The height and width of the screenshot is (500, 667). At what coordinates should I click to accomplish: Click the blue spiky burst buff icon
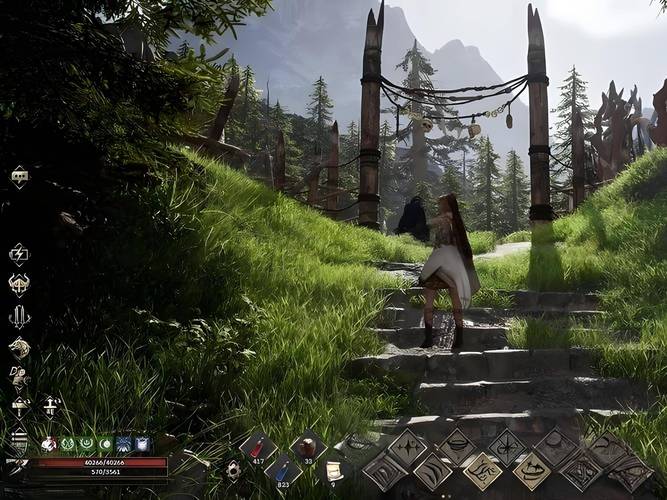tap(123, 443)
